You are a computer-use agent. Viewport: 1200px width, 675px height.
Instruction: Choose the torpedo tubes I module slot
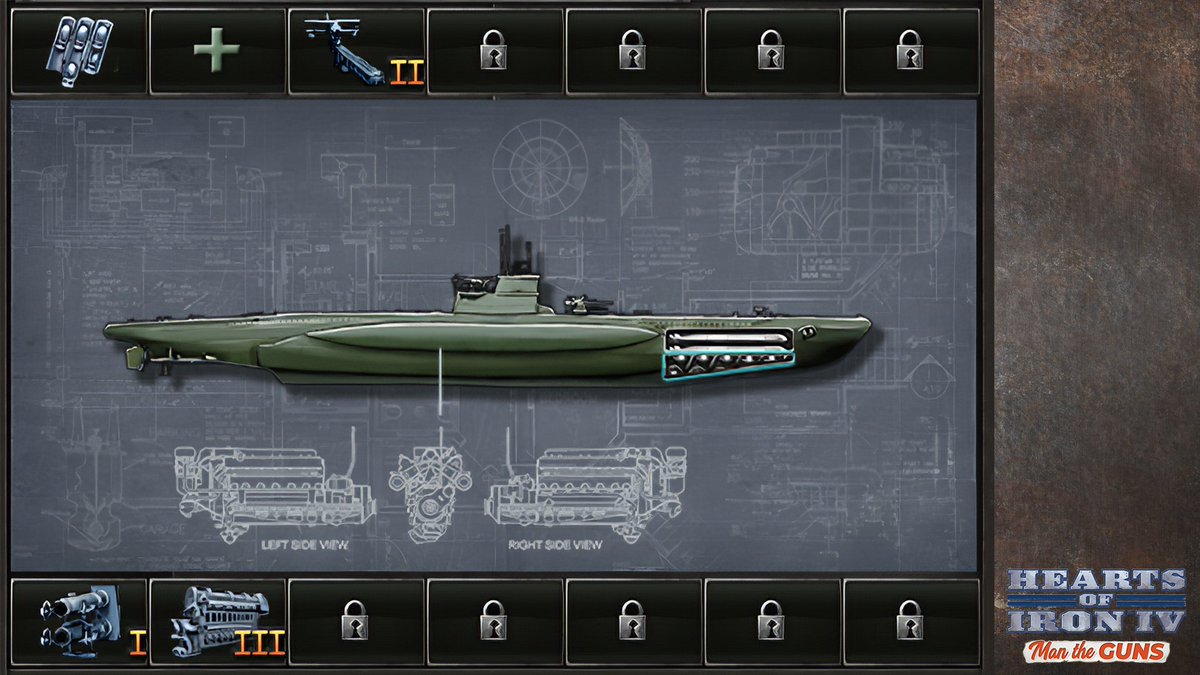[78, 622]
